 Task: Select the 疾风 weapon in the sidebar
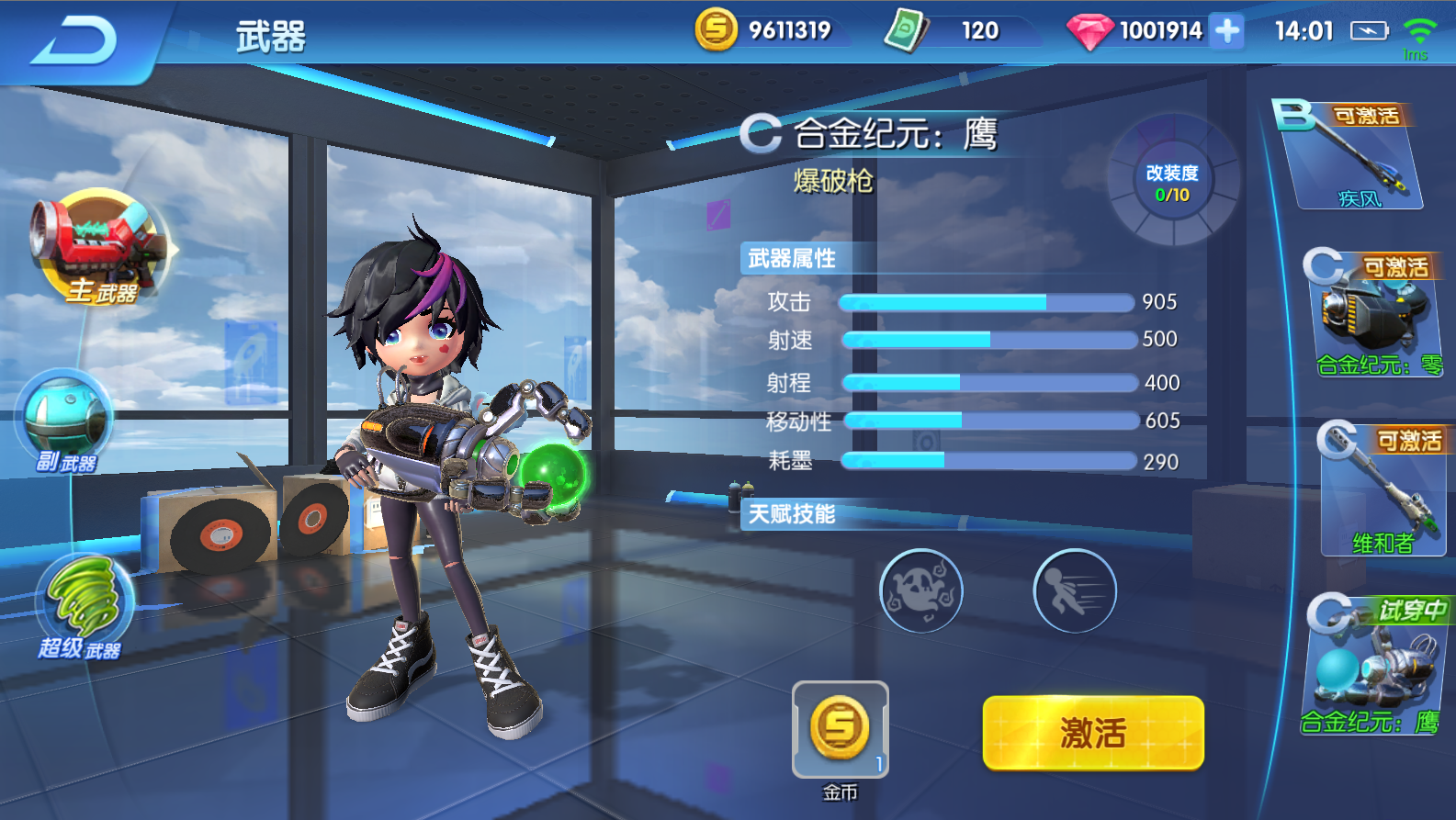click(1355, 156)
